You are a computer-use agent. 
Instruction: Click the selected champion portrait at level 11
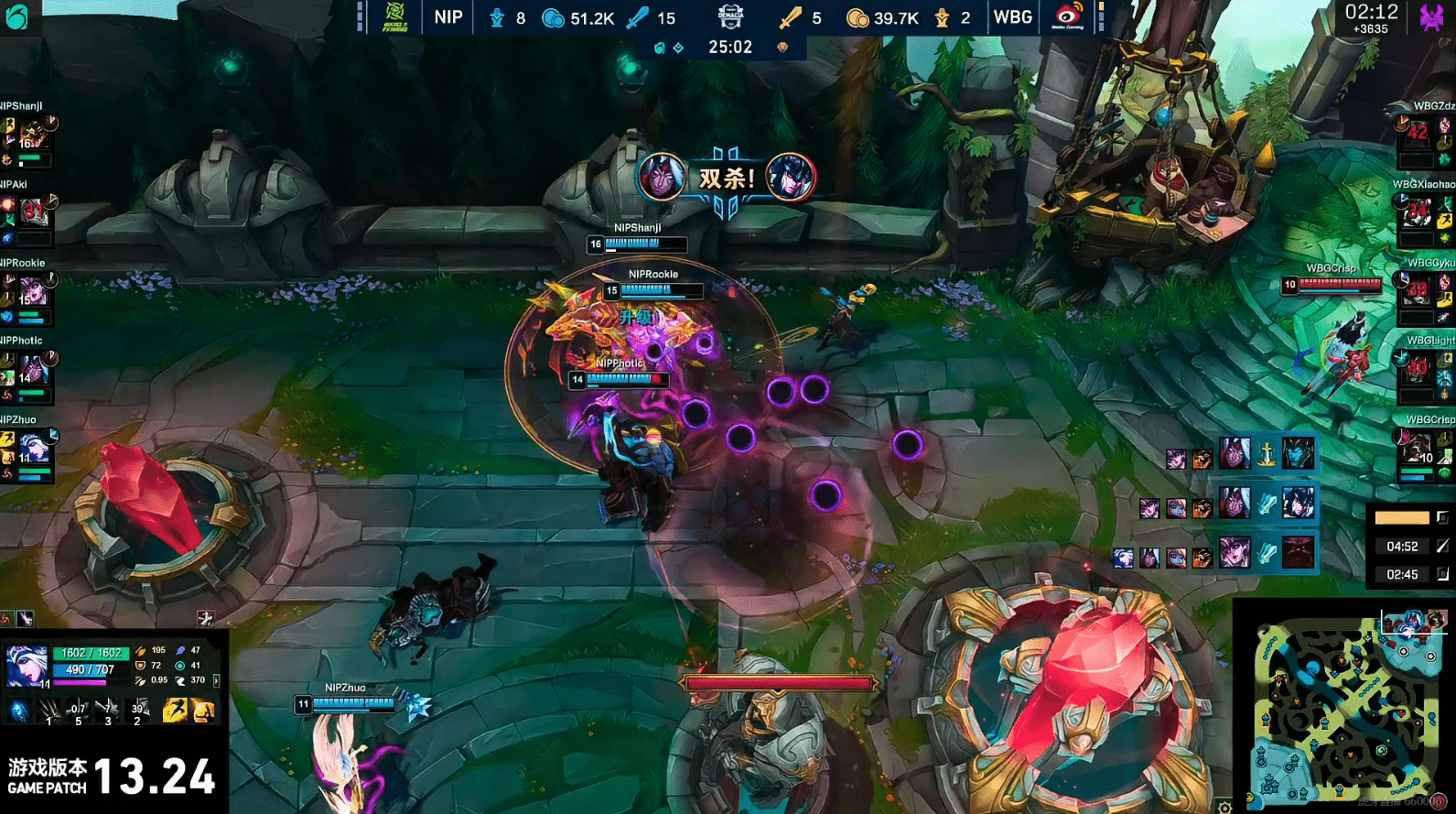pyautogui.click(x=27, y=665)
